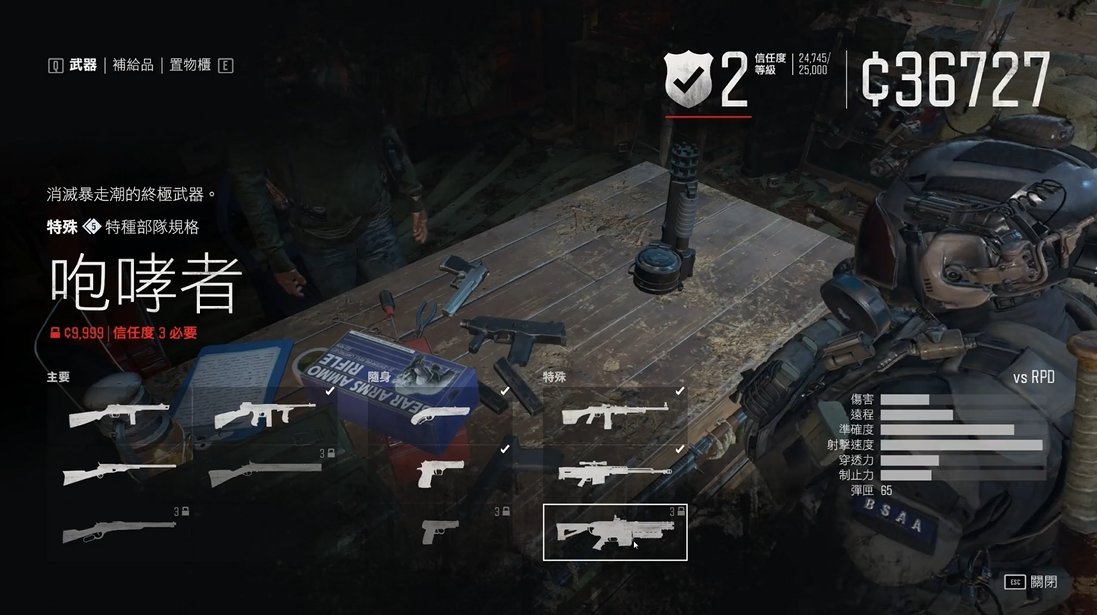Click the highlighted 咆哮者 heavy weapon slot

[x=614, y=531]
